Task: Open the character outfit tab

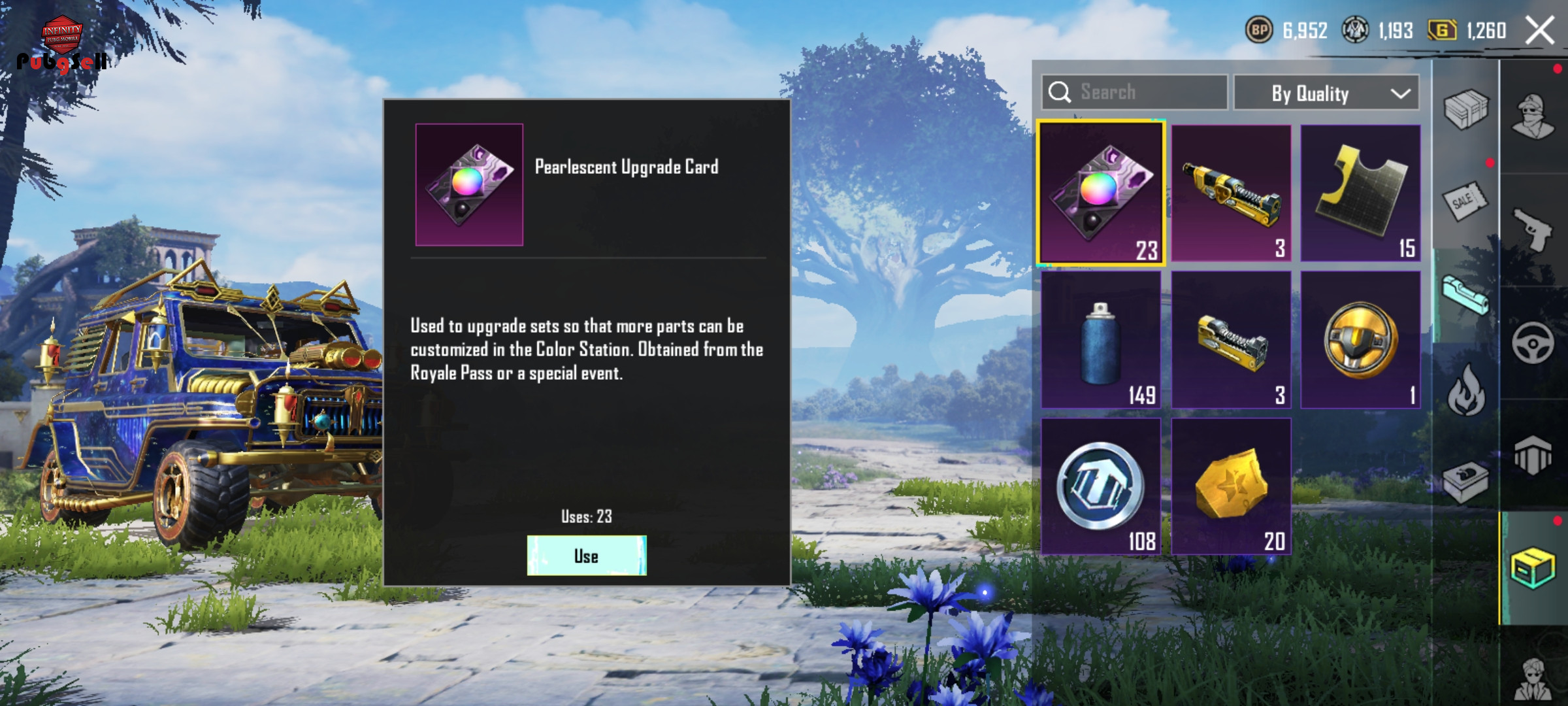Action: click(1533, 116)
